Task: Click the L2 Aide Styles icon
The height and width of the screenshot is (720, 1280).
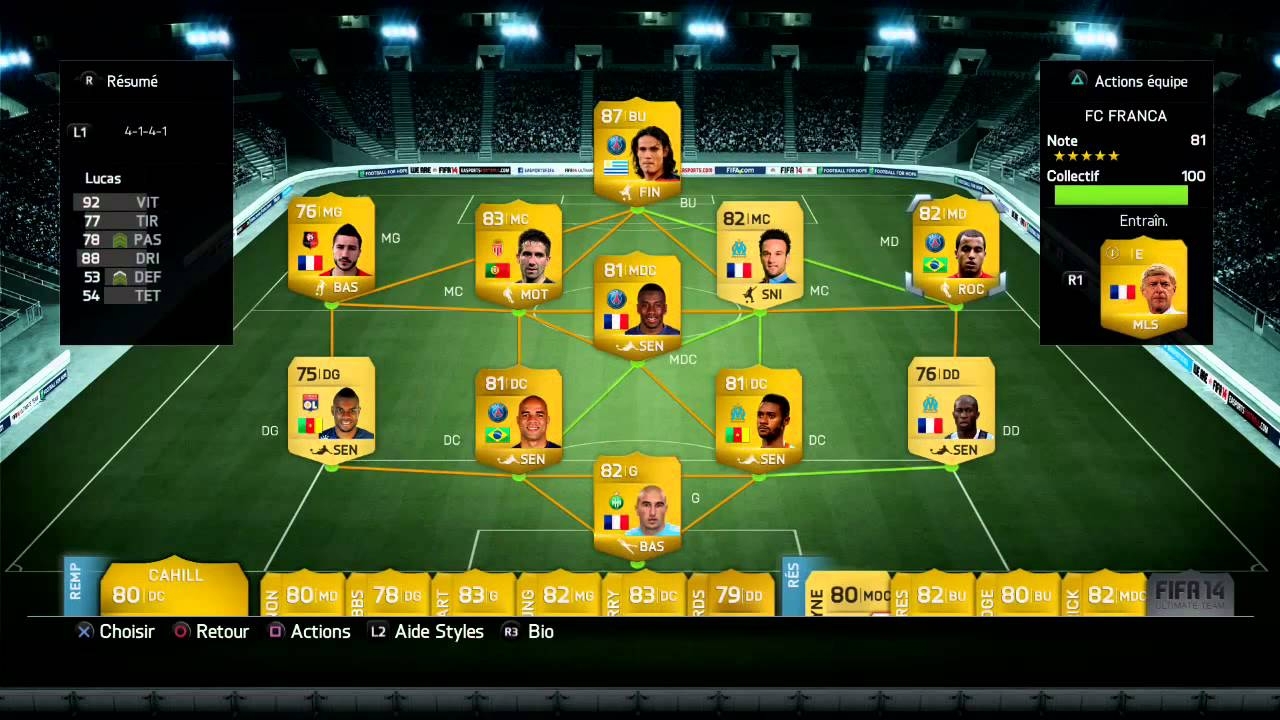Action: click(x=377, y=631)
